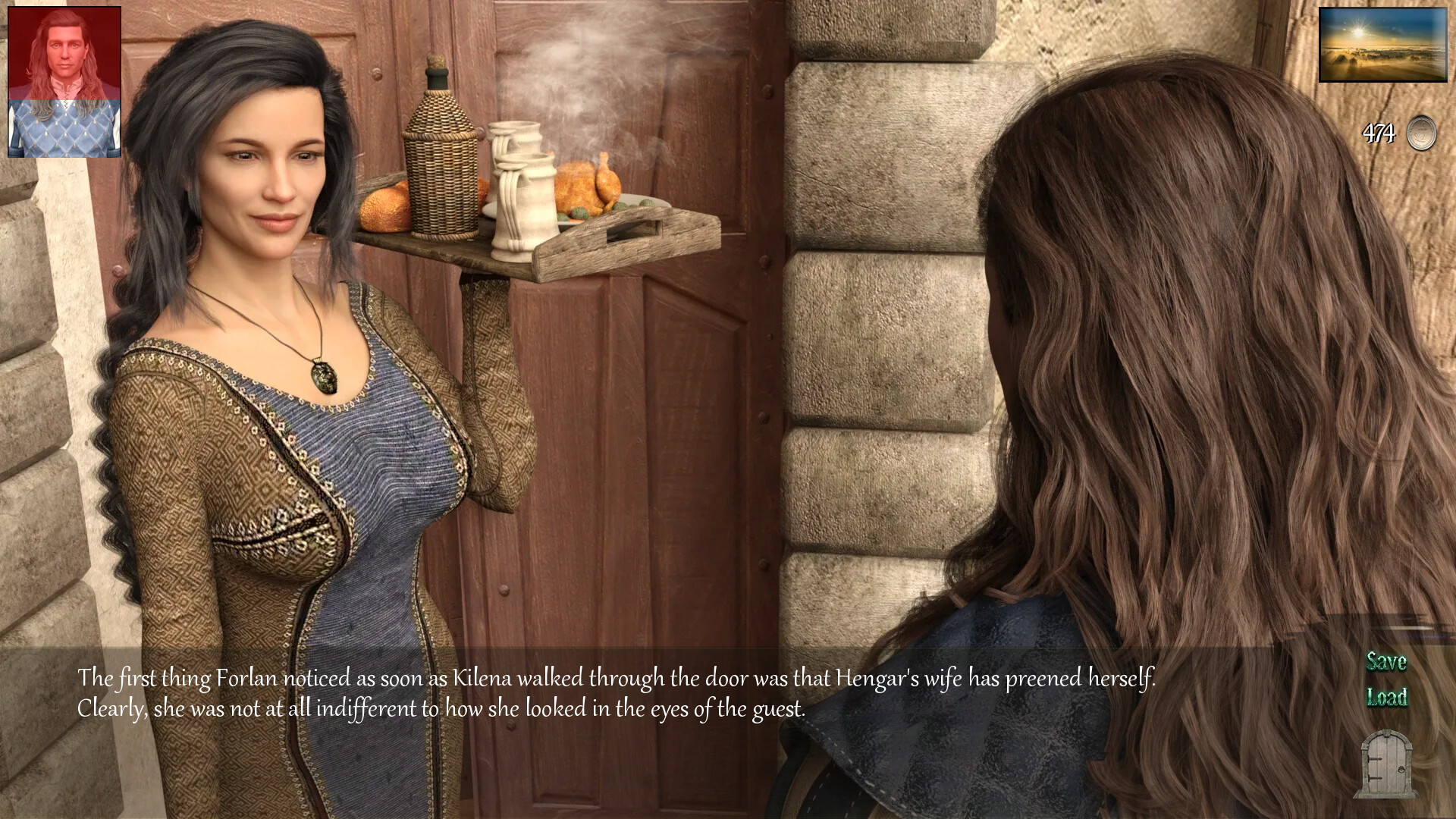Viewport: 1456px width, 819px height.
Task: Open the Load game menu
Action: [x=1387, y=697]
